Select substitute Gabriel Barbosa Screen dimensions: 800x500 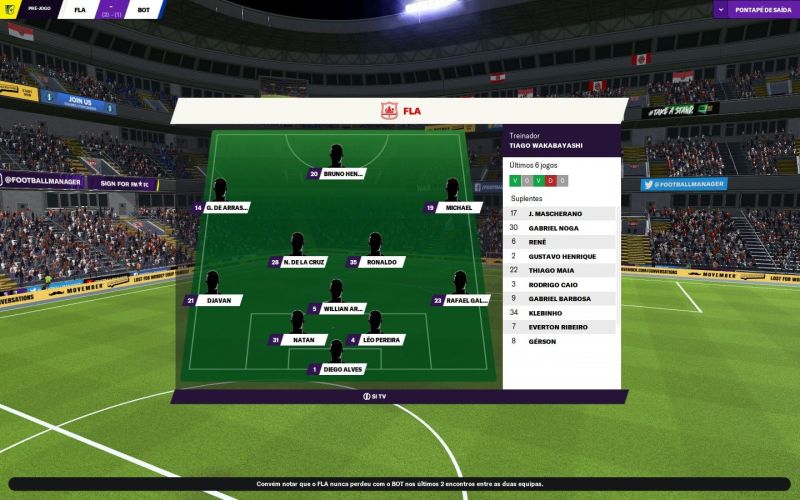pos(561,298)
